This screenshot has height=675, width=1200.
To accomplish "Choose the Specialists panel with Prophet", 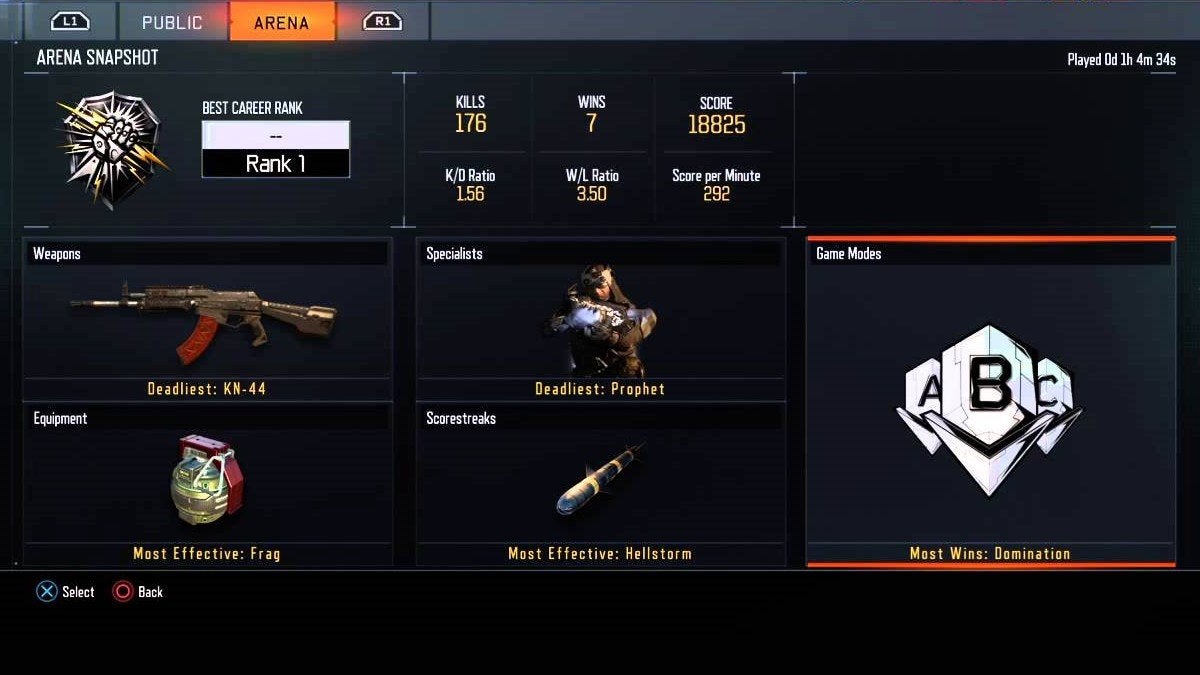I will [599, 319].
